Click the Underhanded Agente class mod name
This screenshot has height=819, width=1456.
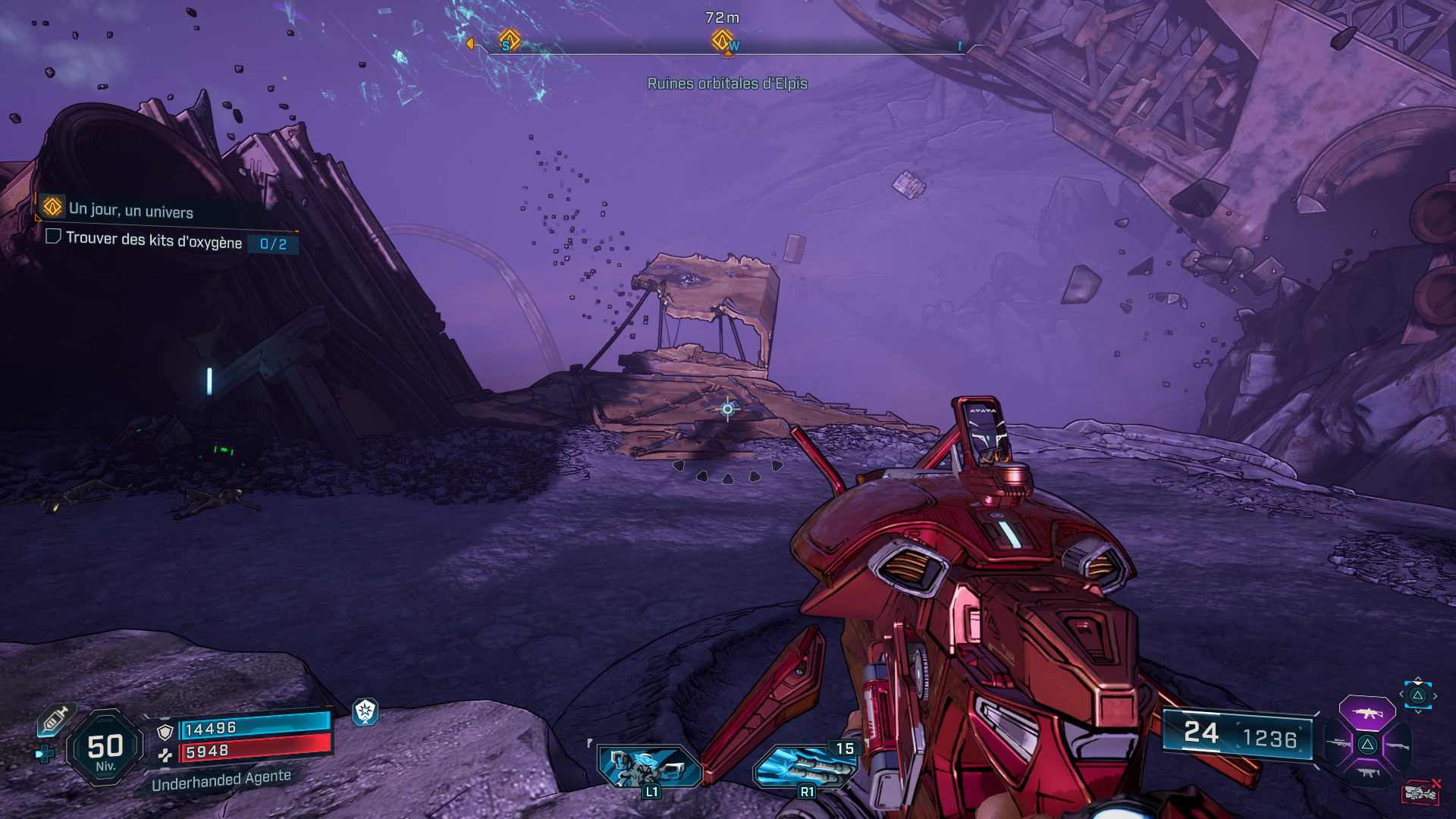point(222,782)
